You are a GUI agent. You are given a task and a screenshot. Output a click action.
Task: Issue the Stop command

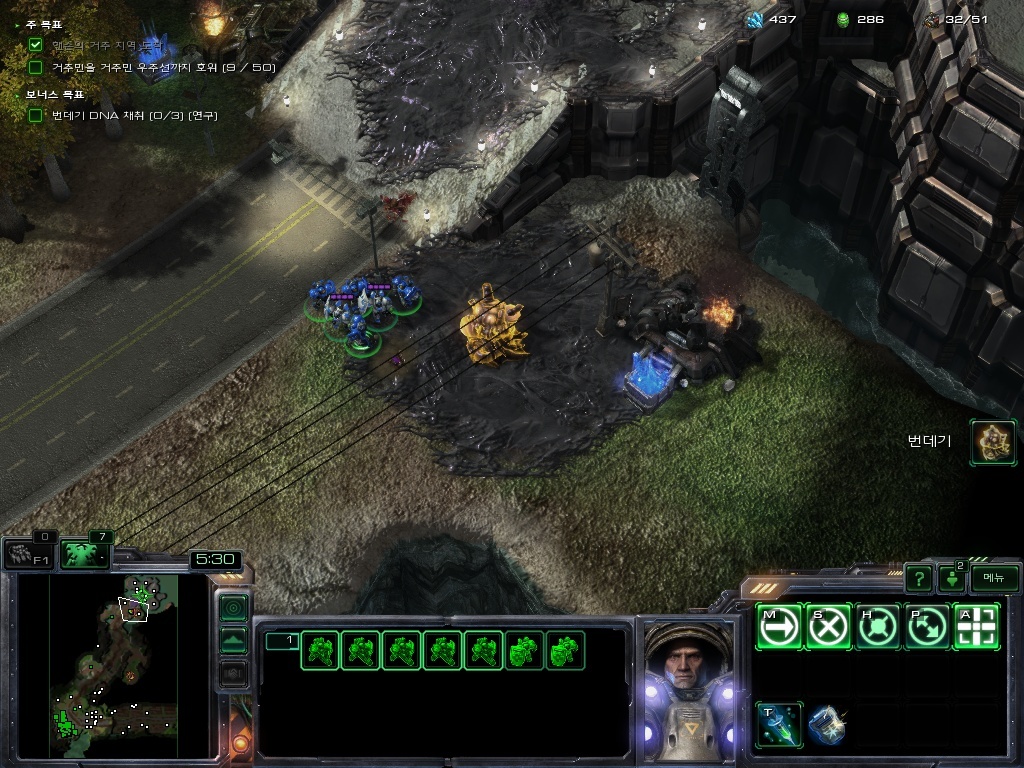(829, 627)
